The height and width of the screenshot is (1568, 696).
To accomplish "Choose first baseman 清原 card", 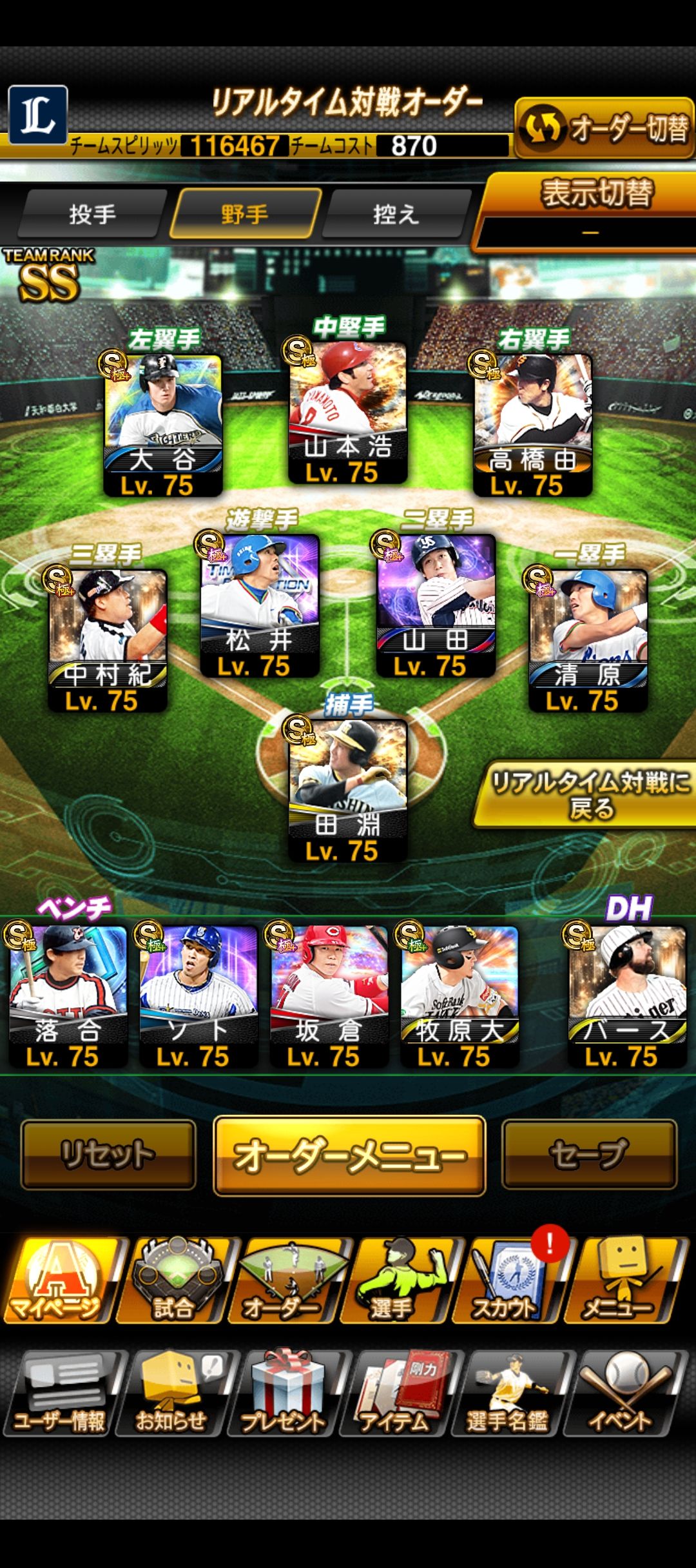I will (588, 640).
